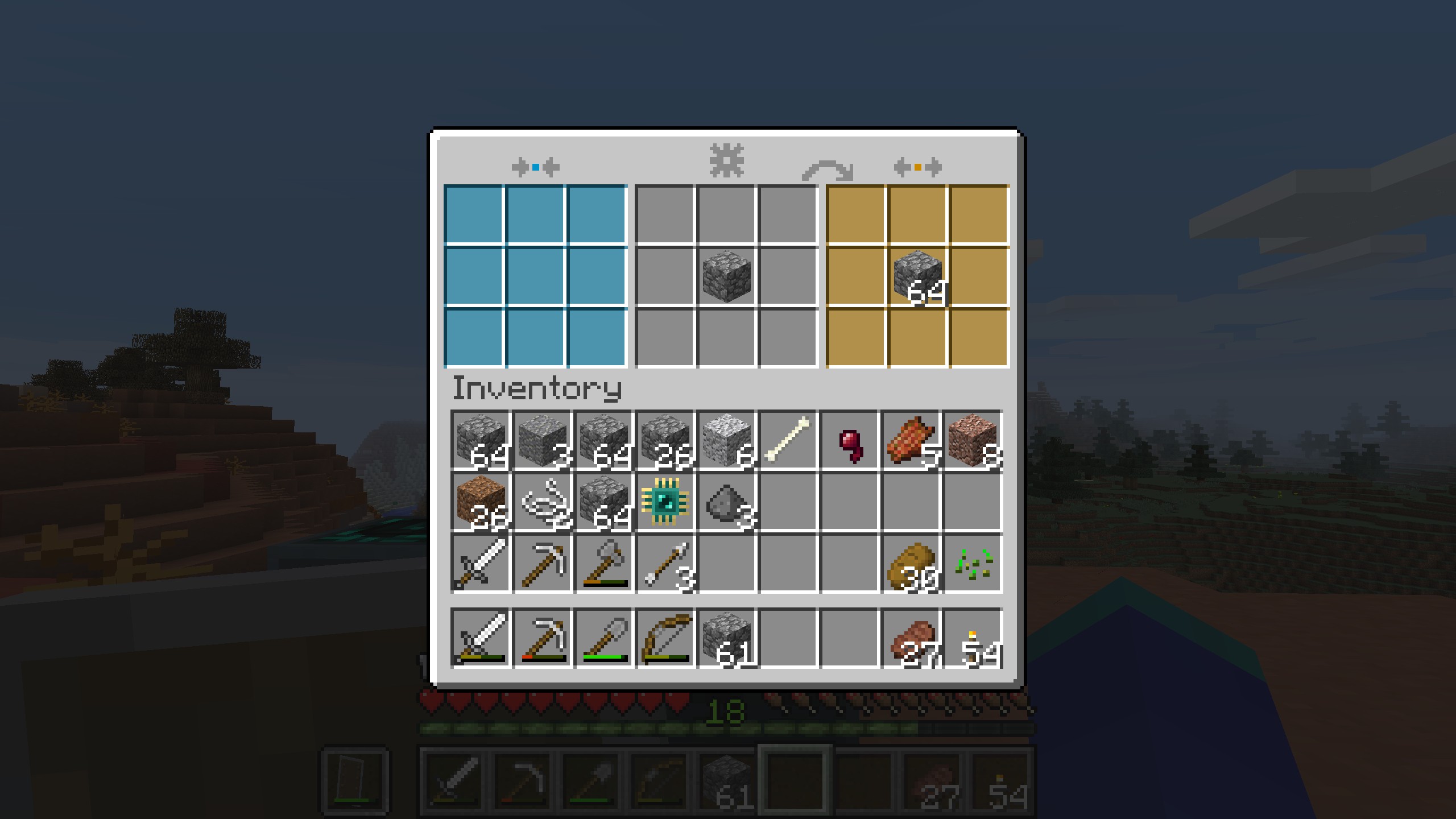This screenshot has height=819, width=1456.
Task: Click the rotten flesh stack
Action: click(x=911, y=441)
